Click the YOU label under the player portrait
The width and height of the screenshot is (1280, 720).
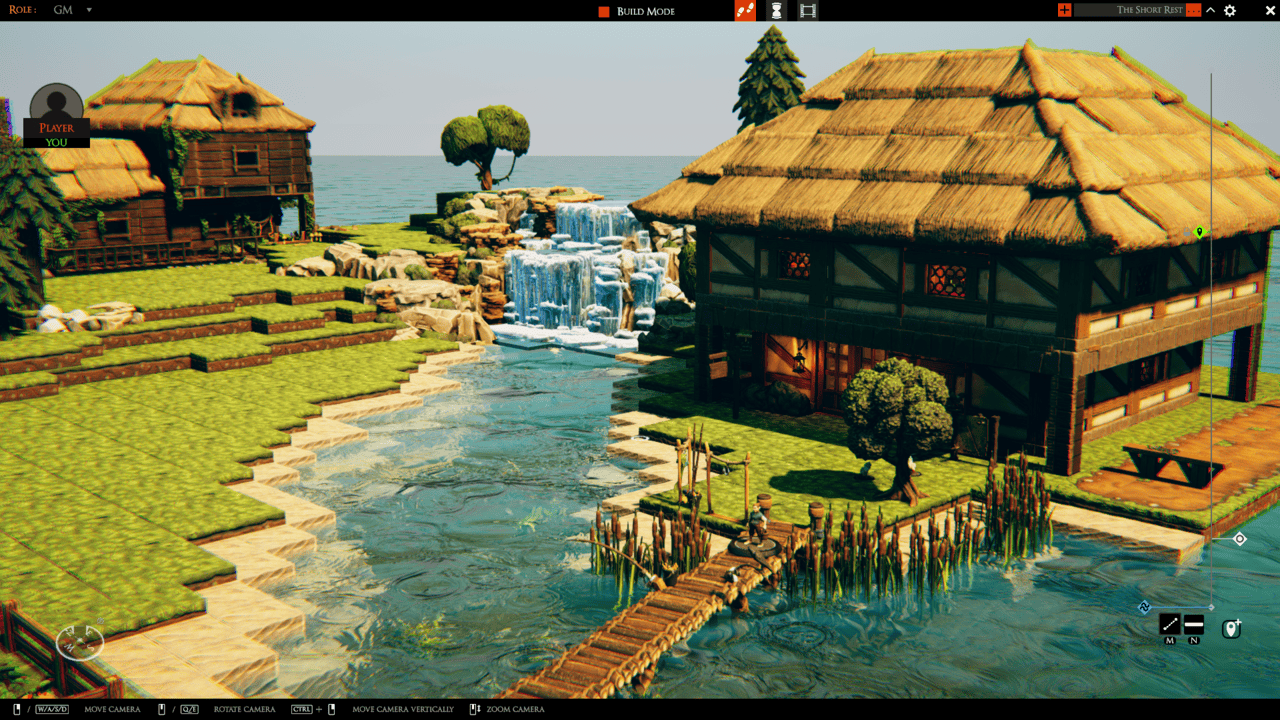pos(55,144)
